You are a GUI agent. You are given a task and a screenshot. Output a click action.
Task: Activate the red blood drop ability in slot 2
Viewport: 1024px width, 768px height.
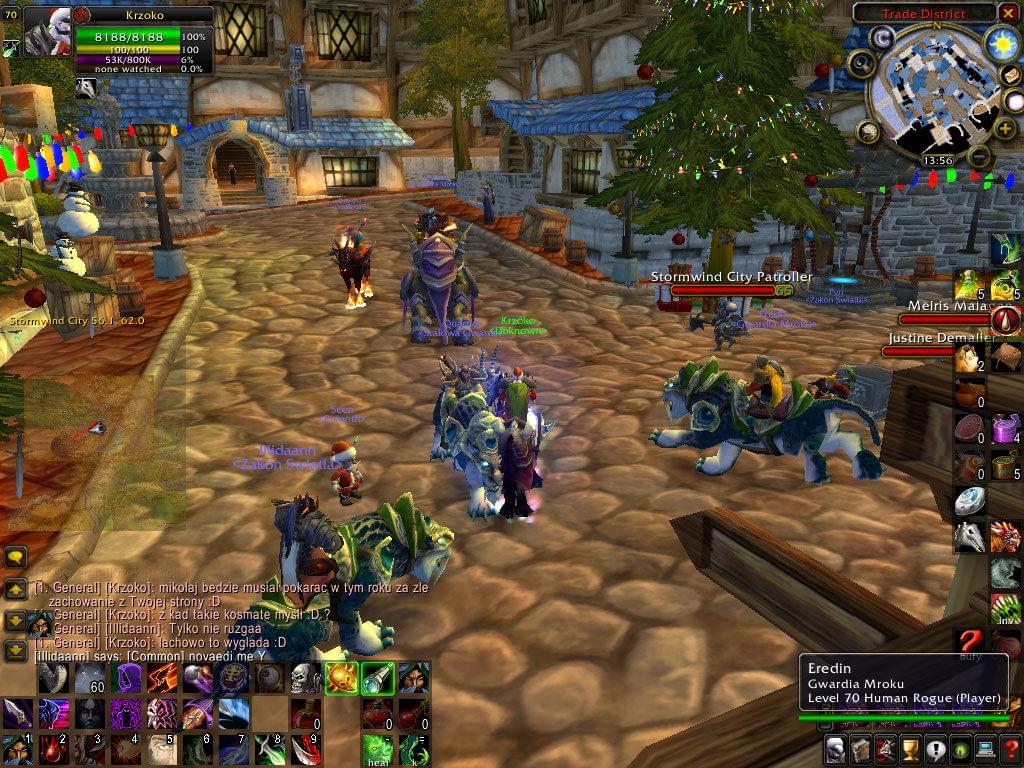coord(54,748)
